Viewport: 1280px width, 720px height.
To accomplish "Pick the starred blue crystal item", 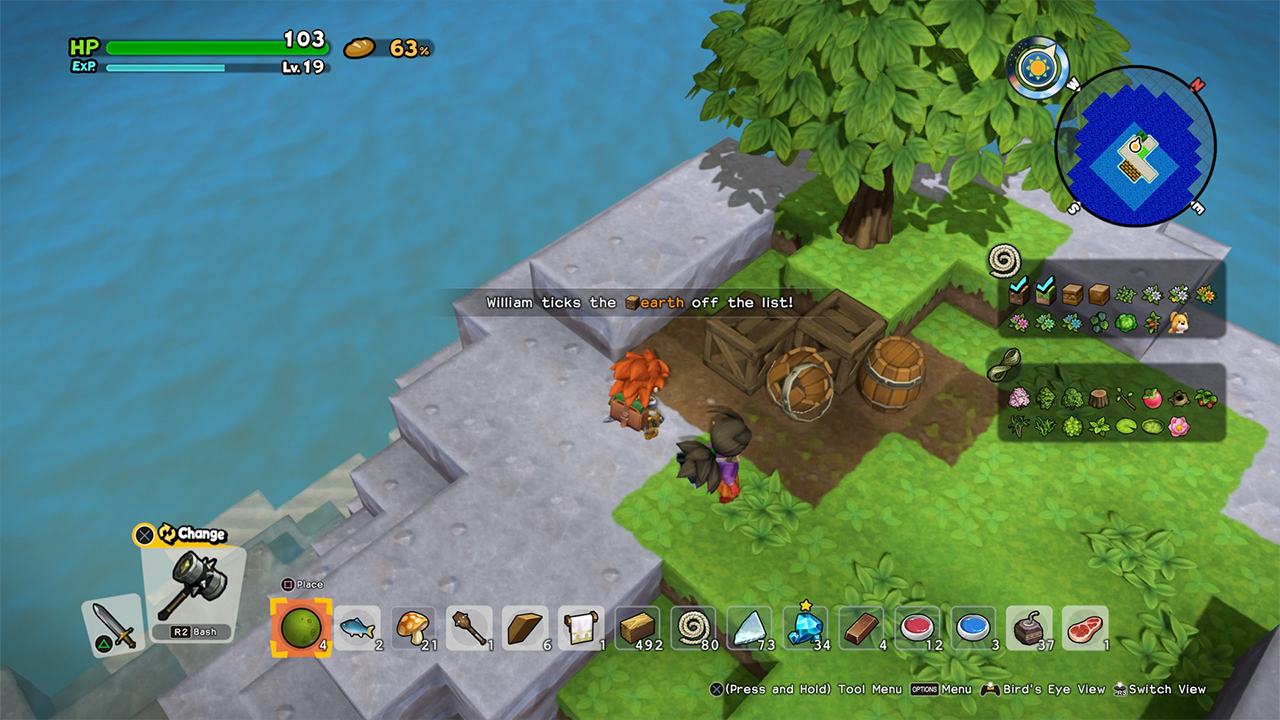I will click(x=805, y=627).
